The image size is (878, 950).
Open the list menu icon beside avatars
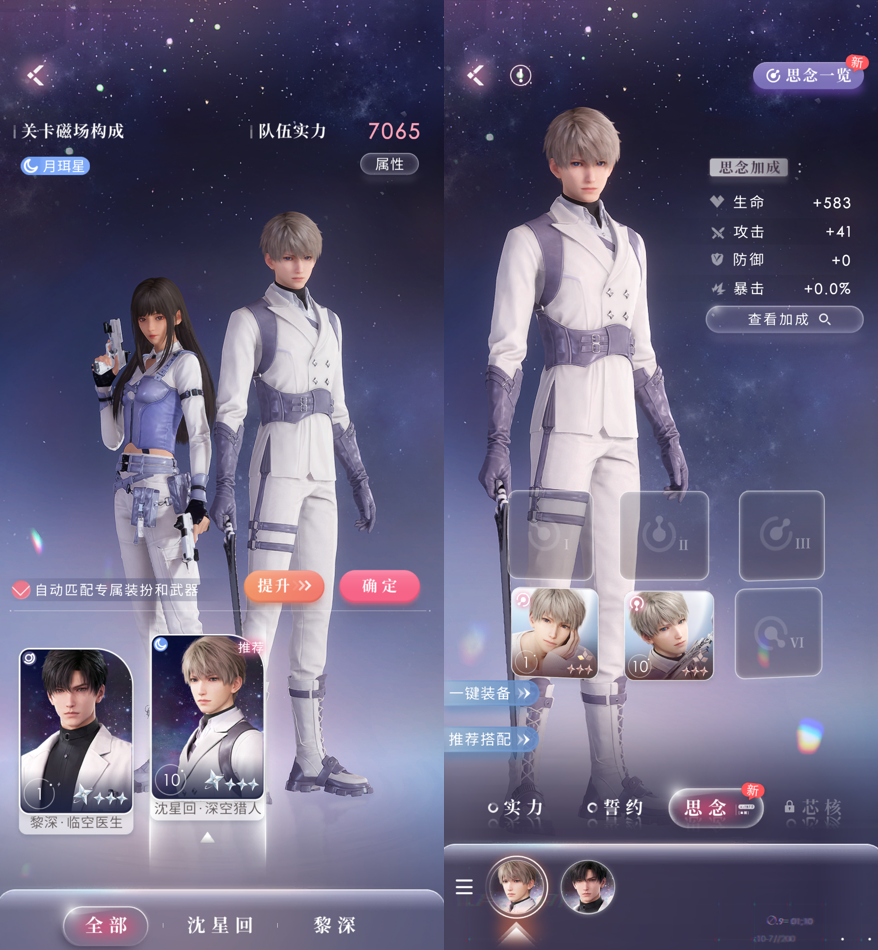pos(464,887)
